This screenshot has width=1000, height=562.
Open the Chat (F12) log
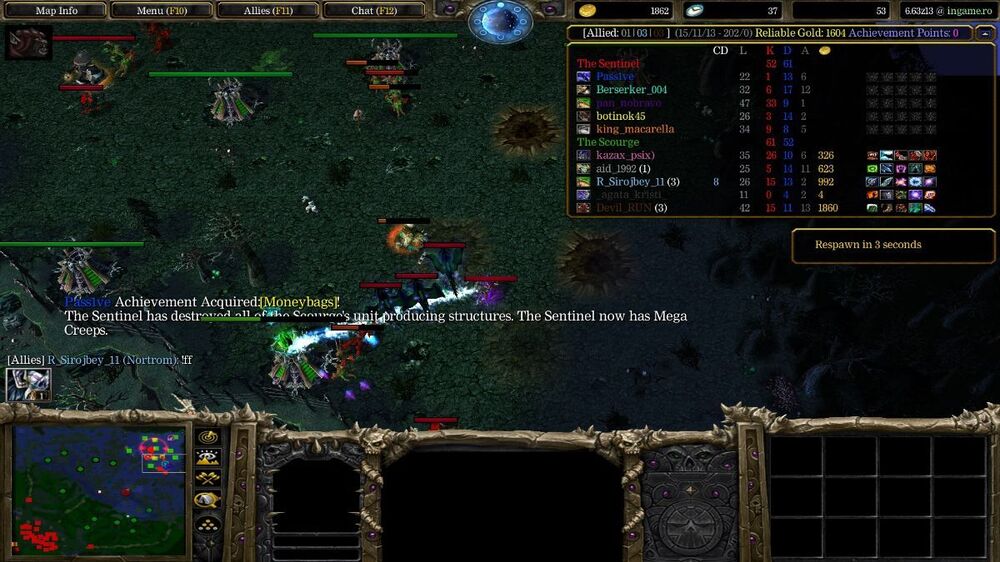click(373, 11)
